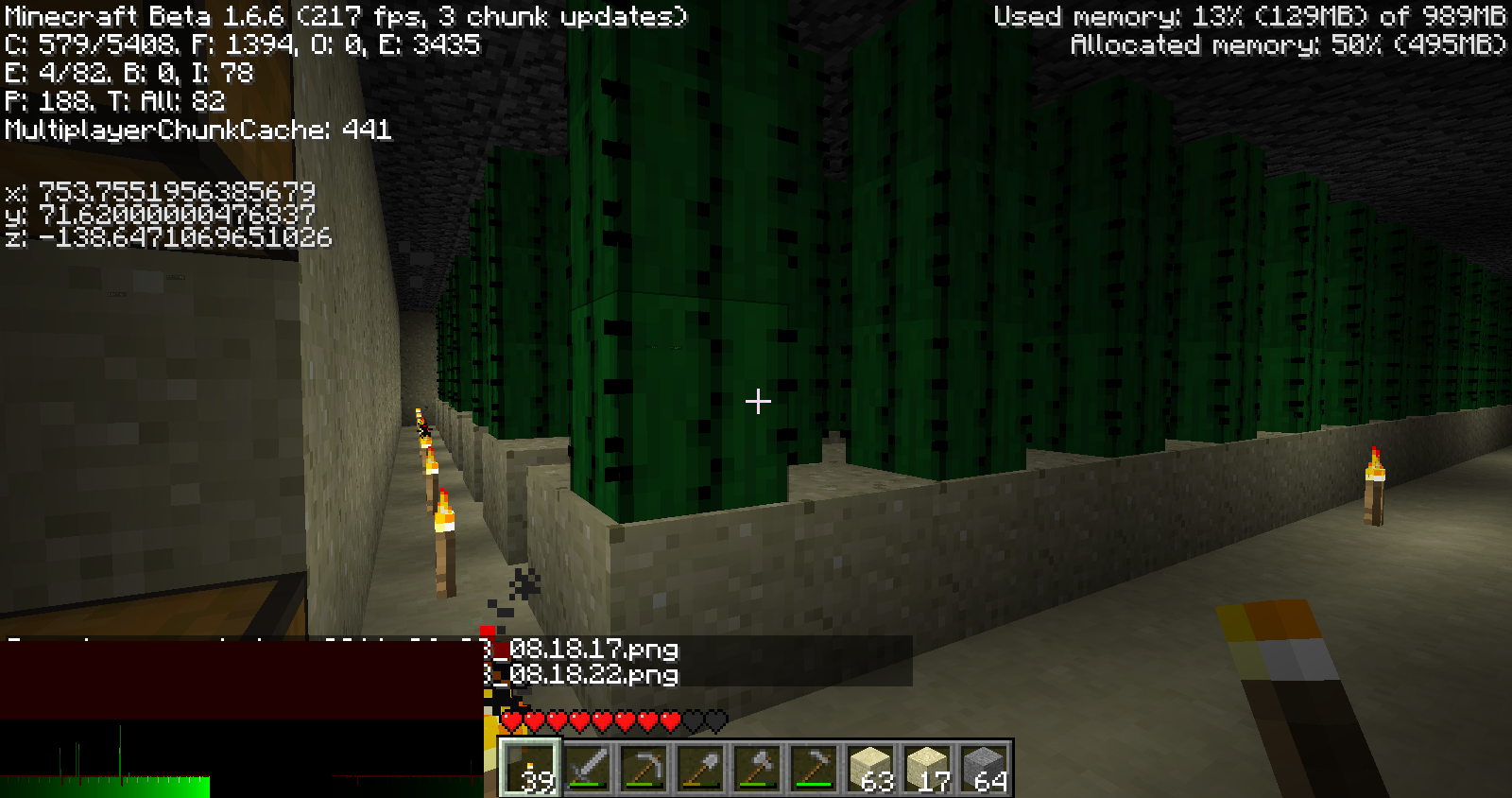
Task: Select the sand stack of 17
Action: (927, 768)
